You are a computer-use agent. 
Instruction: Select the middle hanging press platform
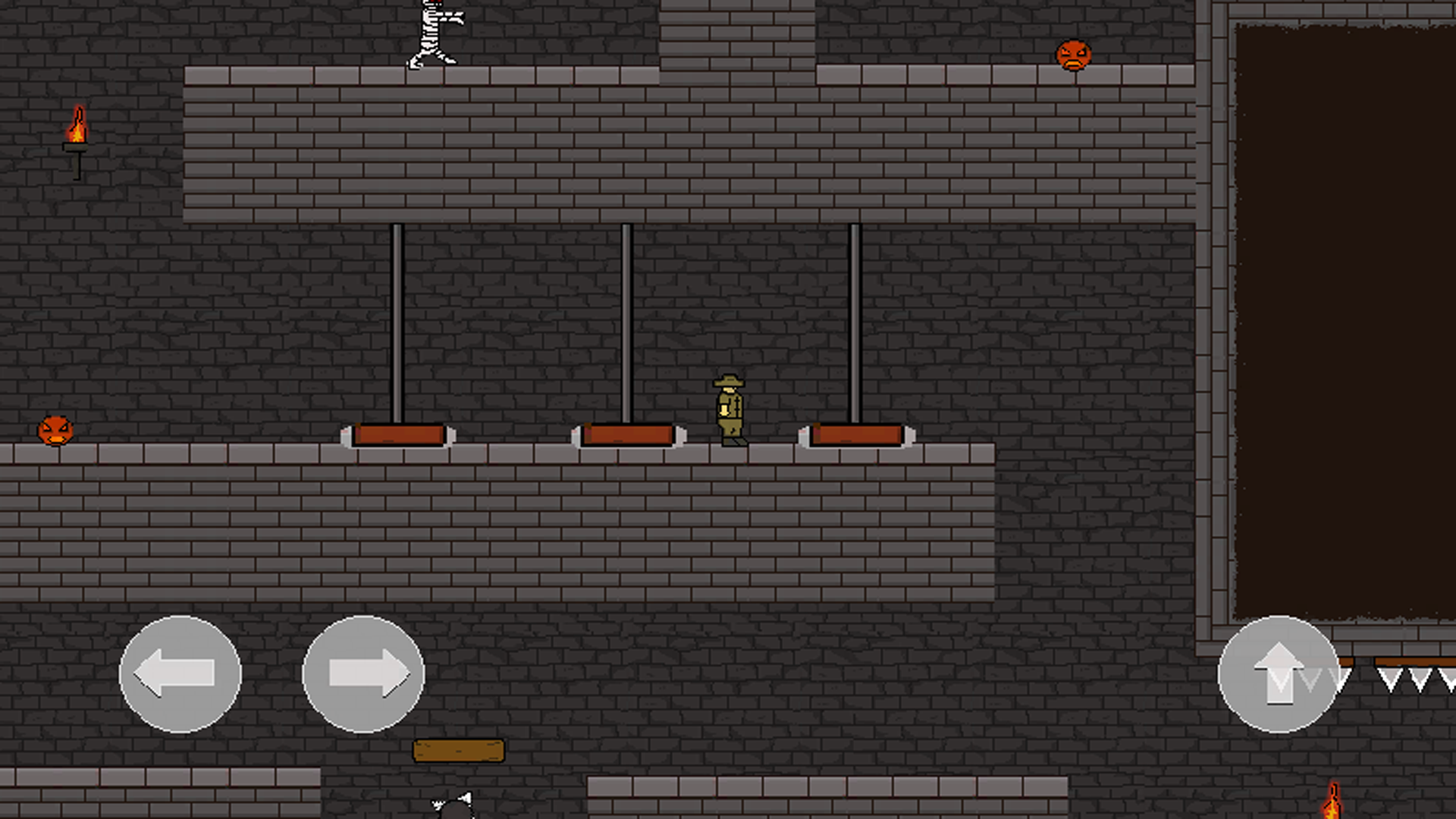click(628, 434)
